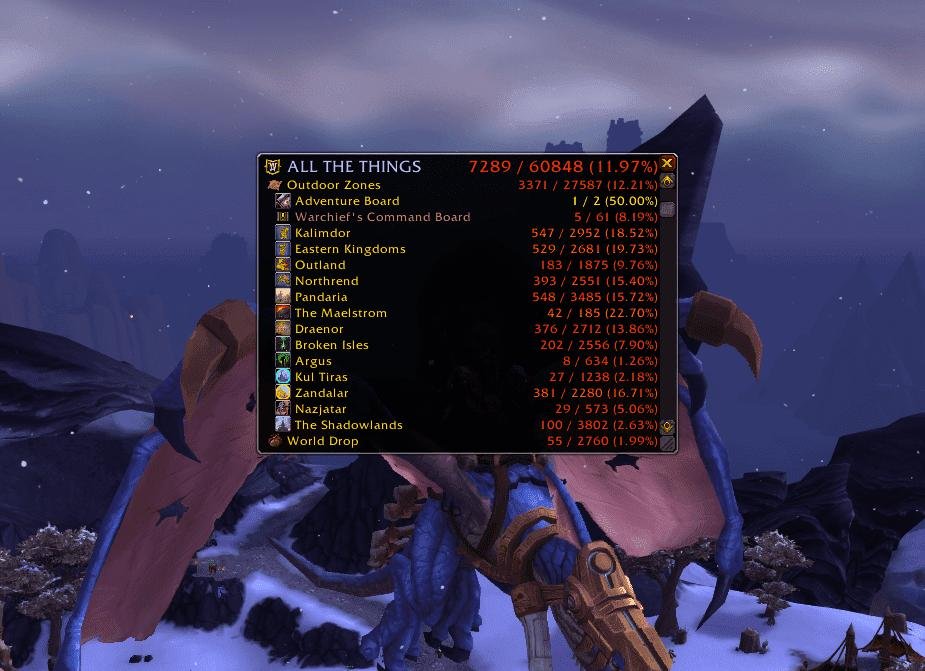Image resolution: width=925 pixels, height=671 pixels.
Task: Click the scrollbar's down arrow button
Action: coord(668,427)
